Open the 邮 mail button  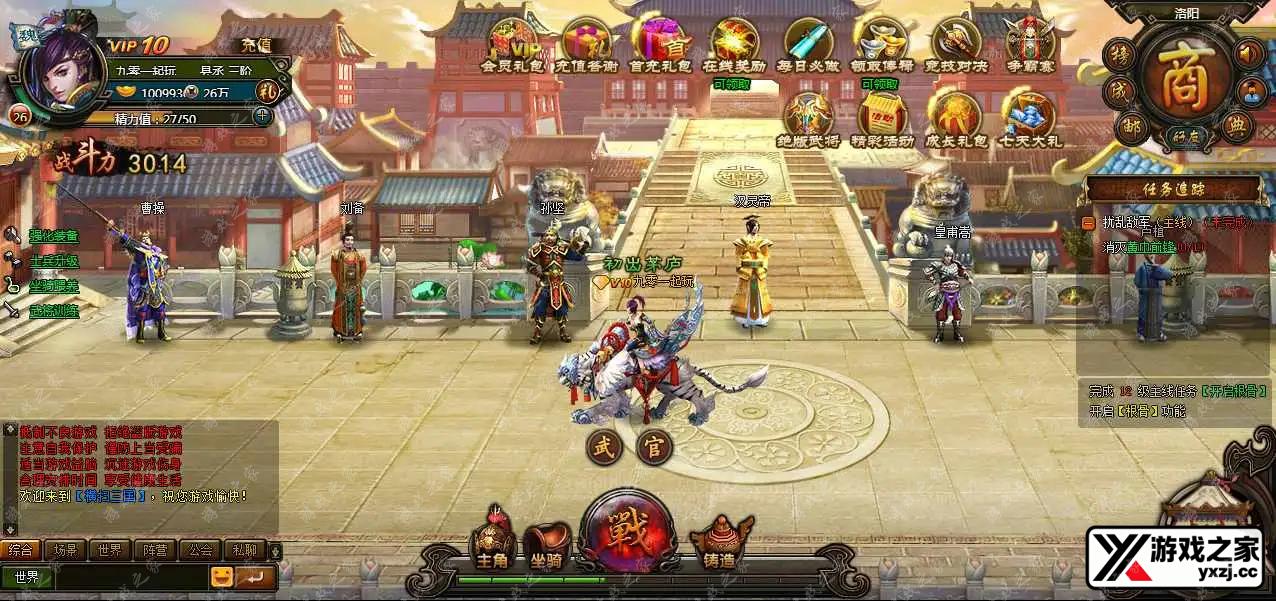click(x=1130, y=126)
